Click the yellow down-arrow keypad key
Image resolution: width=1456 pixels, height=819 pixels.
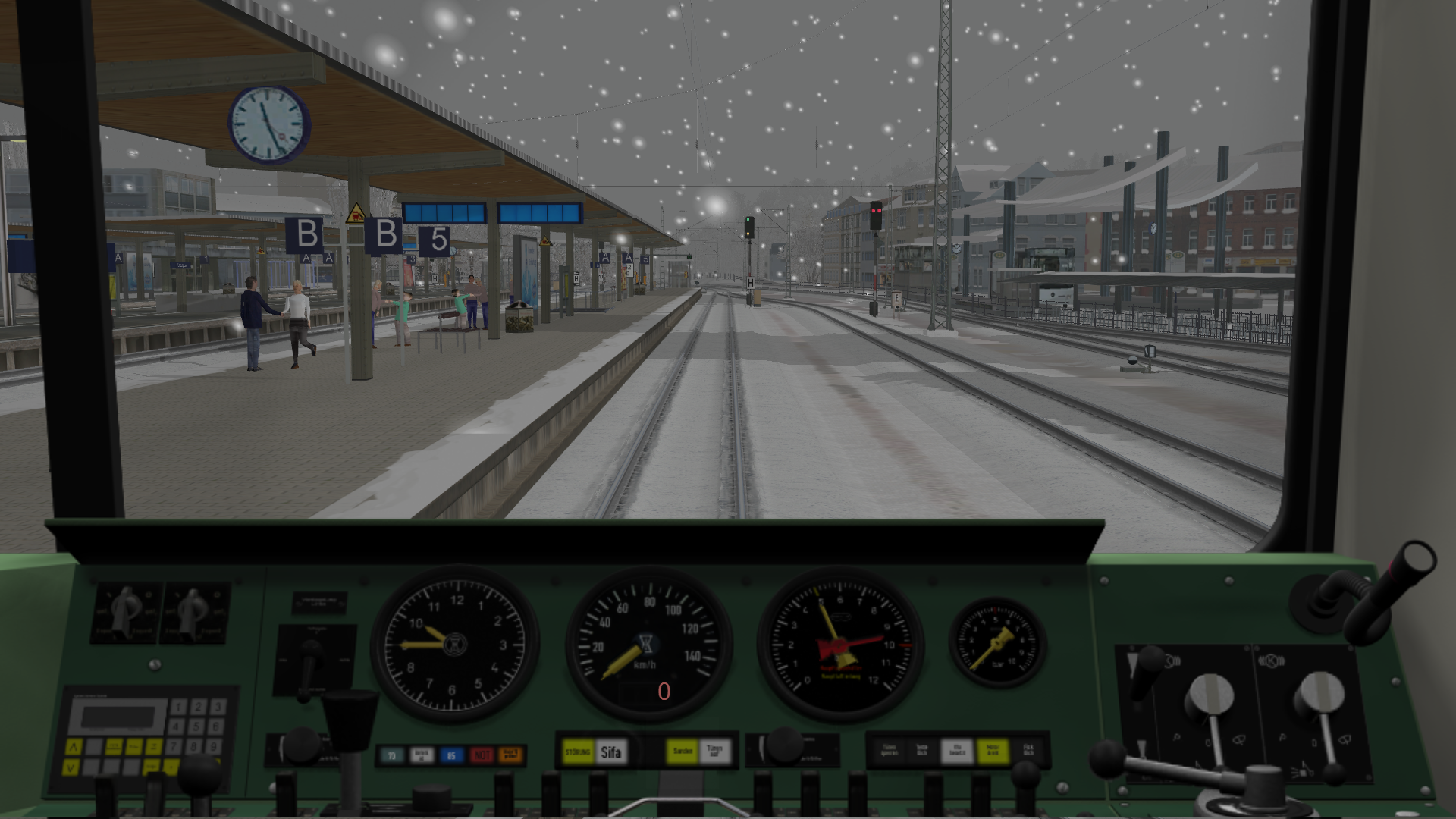[71, 767]
